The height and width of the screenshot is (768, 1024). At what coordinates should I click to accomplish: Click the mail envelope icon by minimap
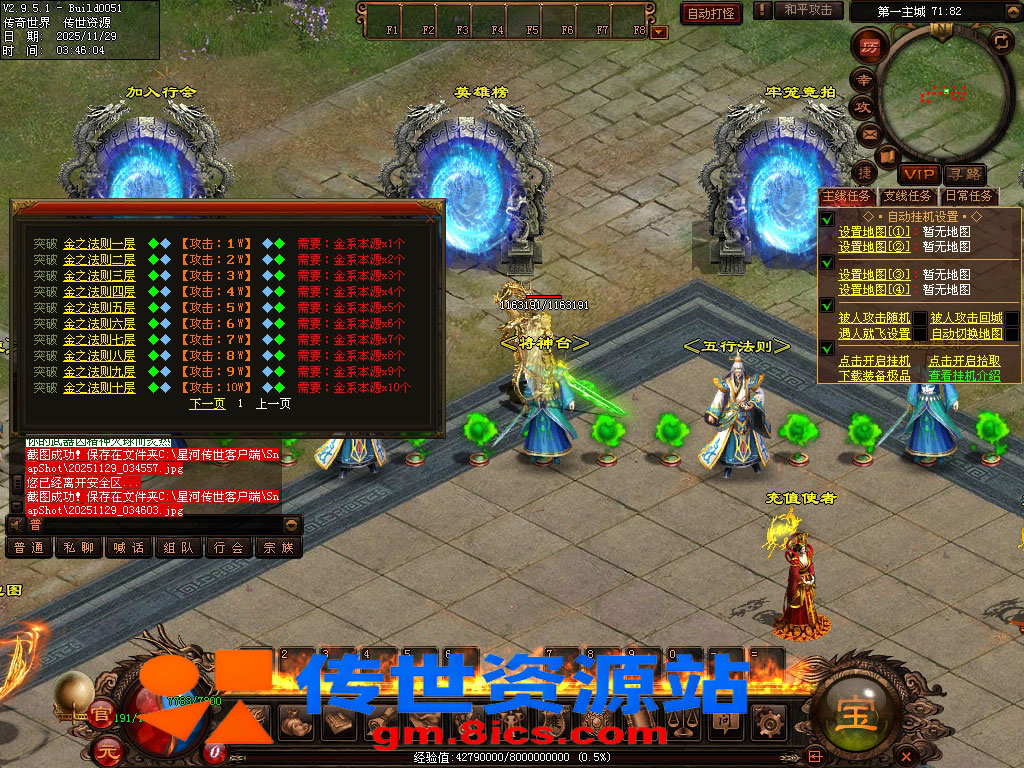[x=868, y=133]
